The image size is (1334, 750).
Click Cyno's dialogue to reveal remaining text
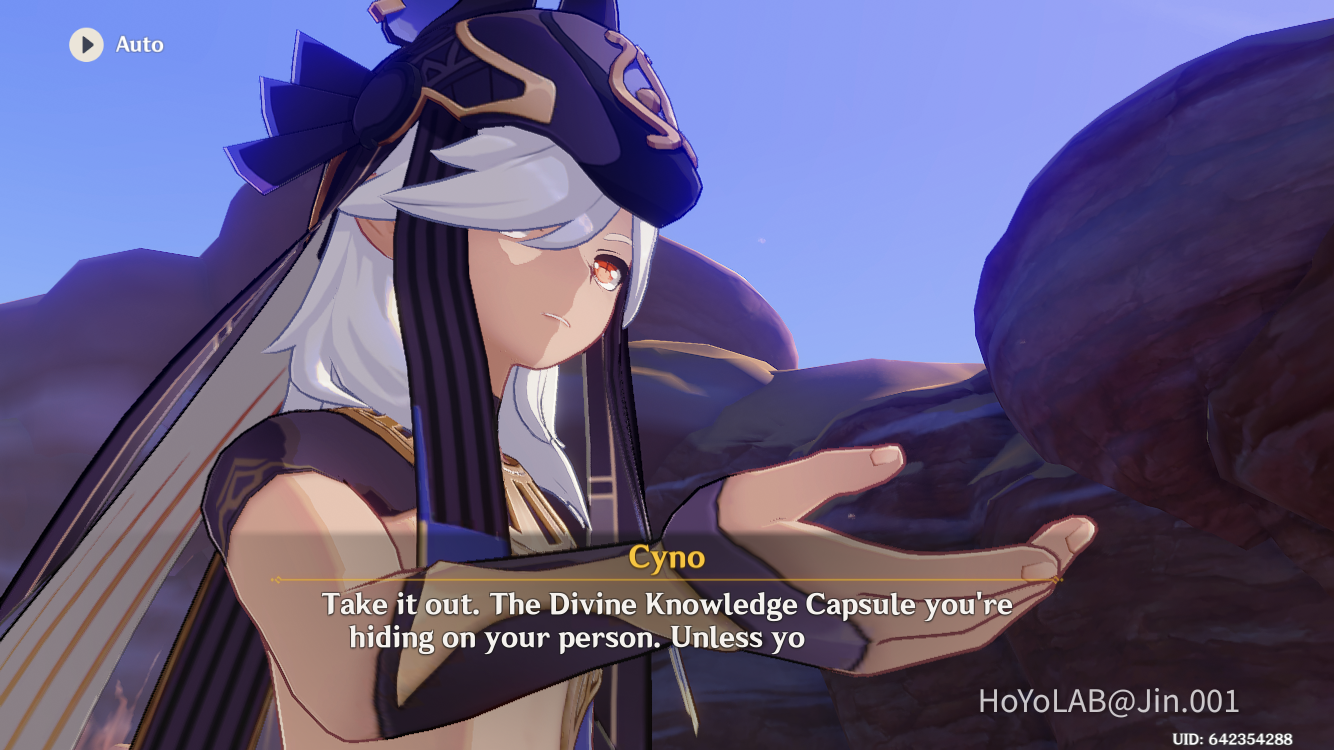666,618
